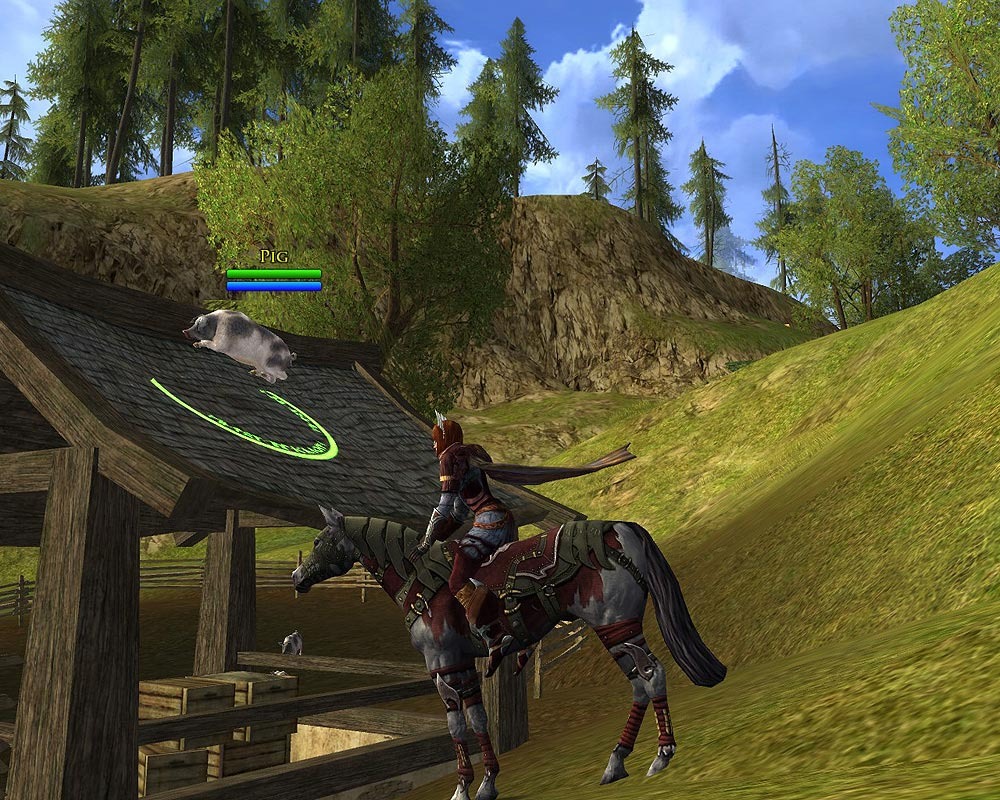Select the Pig floating name label
This screenshot has width=1000, height=800.
tap(273, 257)
